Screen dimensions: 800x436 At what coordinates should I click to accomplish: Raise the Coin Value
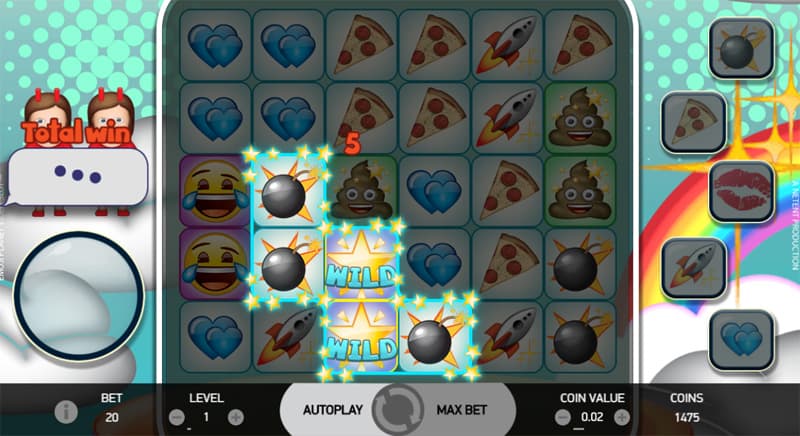point(621,416)
